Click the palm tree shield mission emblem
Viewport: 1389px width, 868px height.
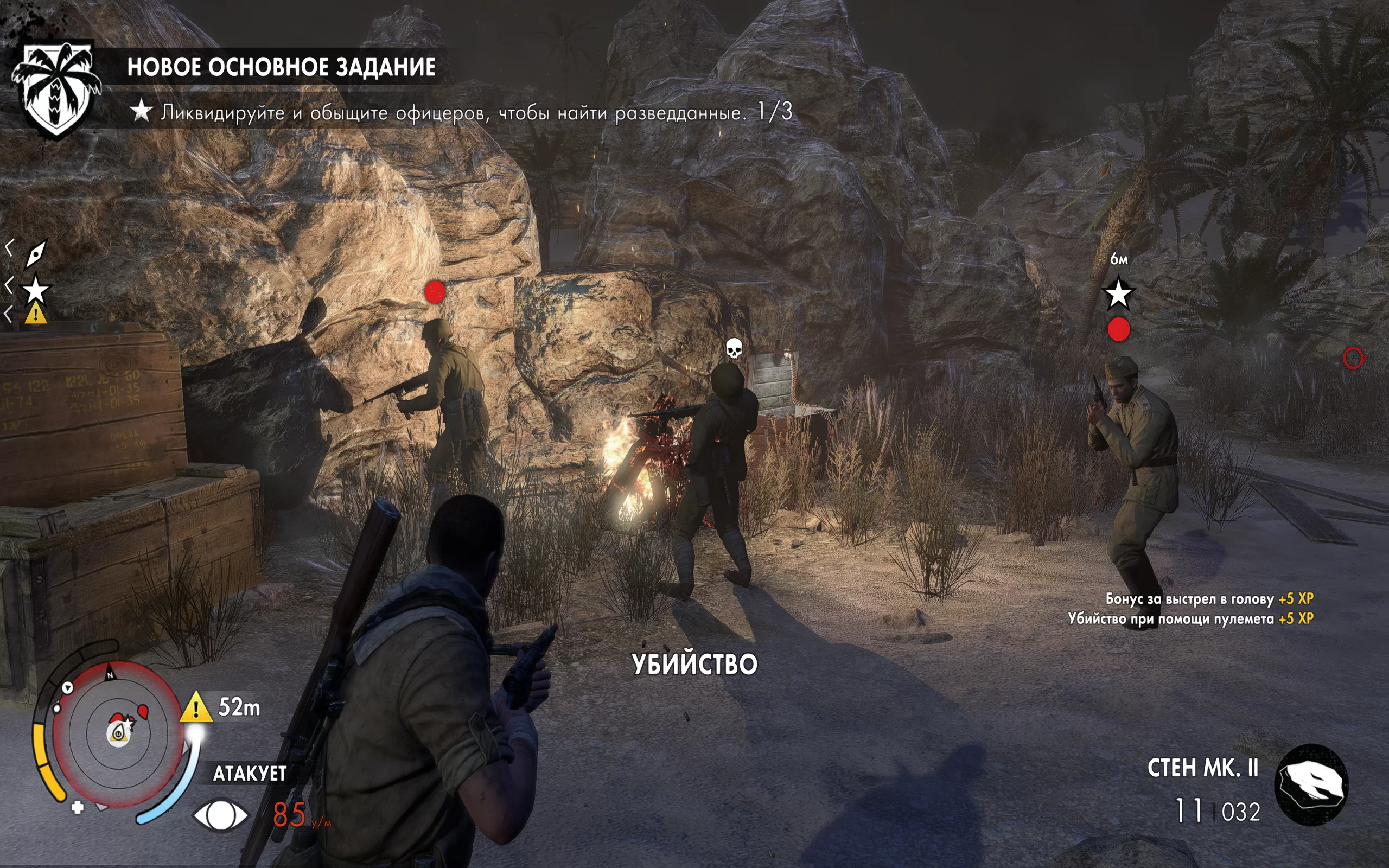(x=56, y=89)
